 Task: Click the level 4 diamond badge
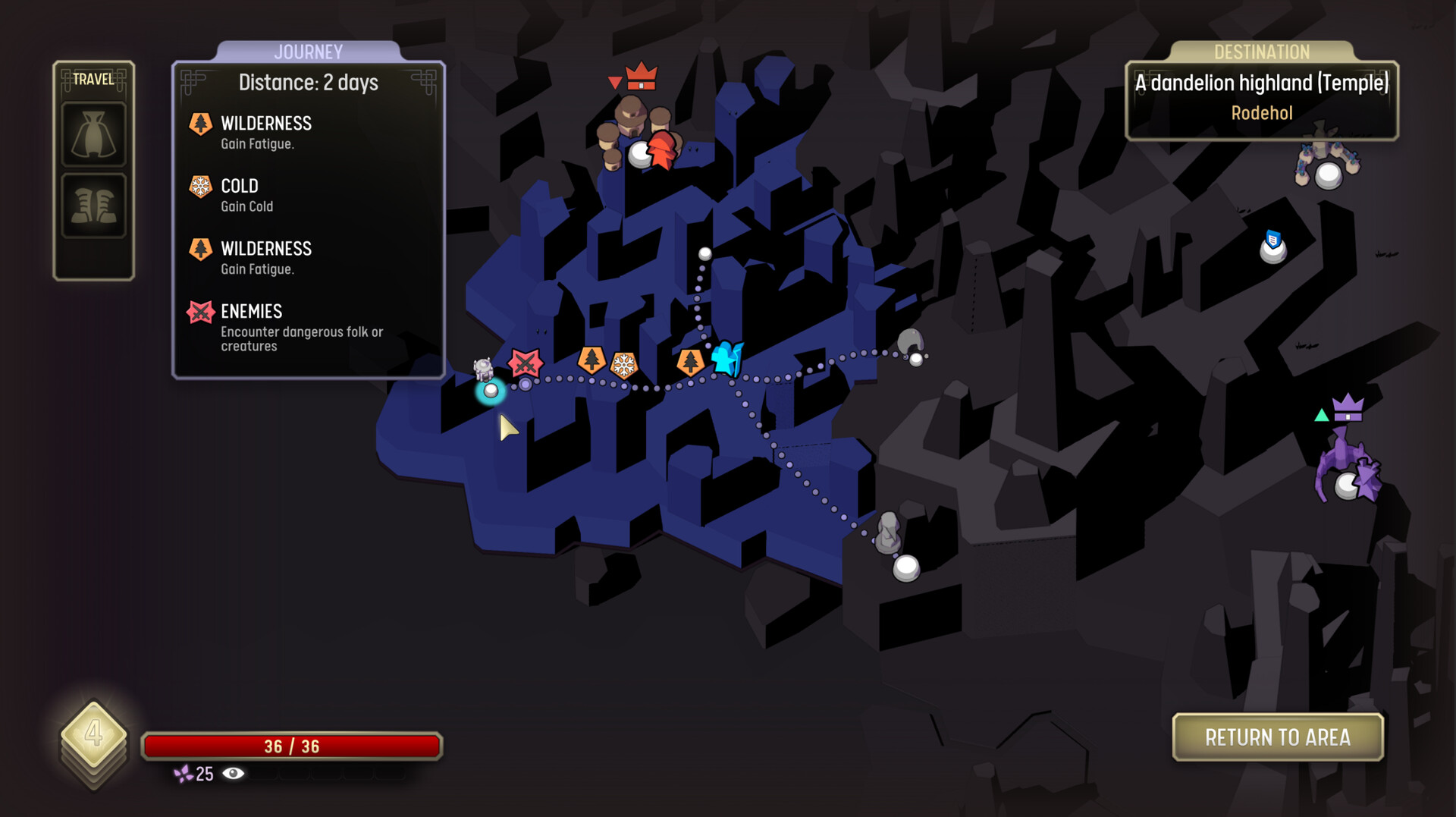click(94, 734)
